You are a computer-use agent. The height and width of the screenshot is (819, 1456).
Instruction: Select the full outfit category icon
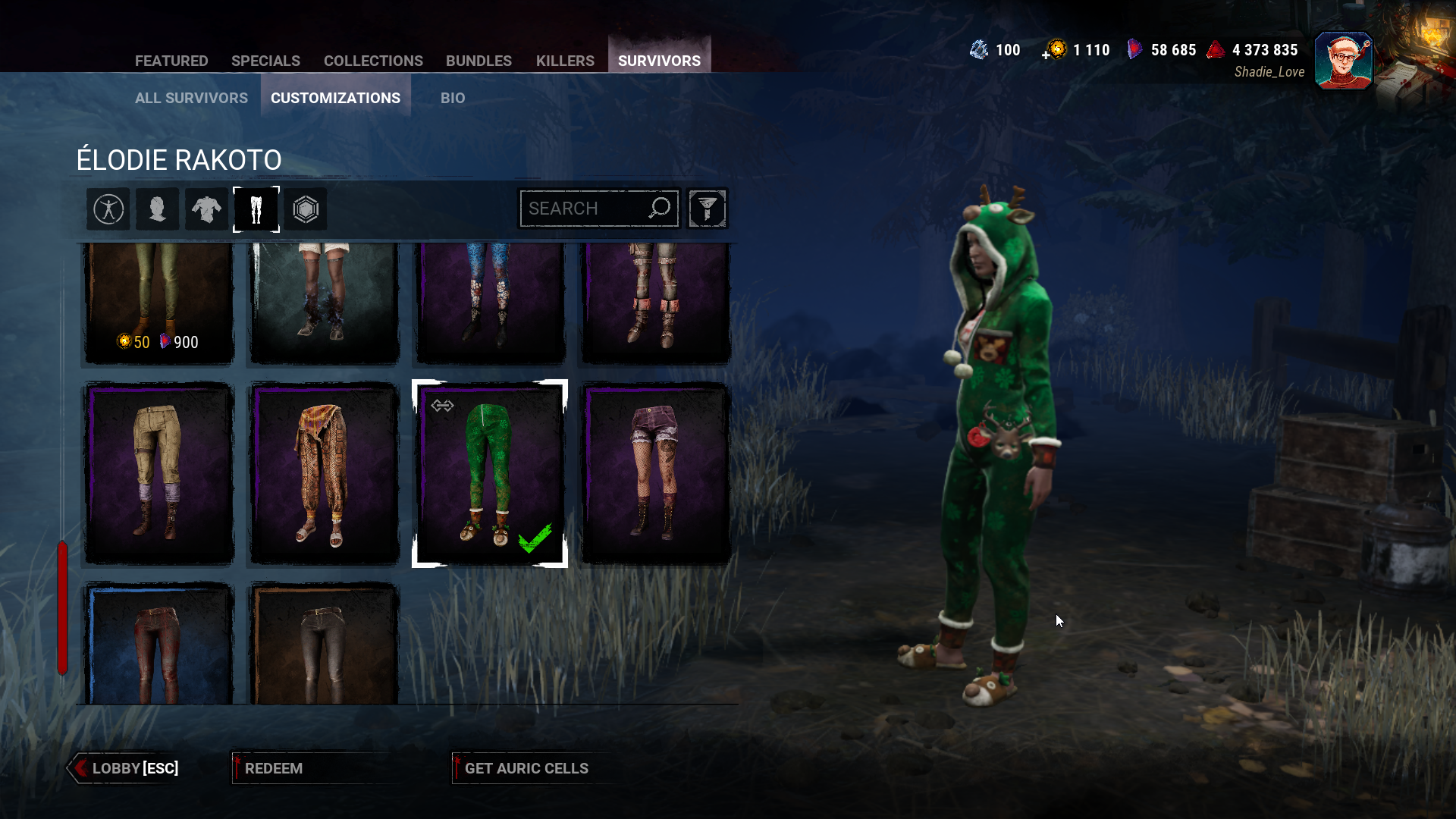point(108,209)
